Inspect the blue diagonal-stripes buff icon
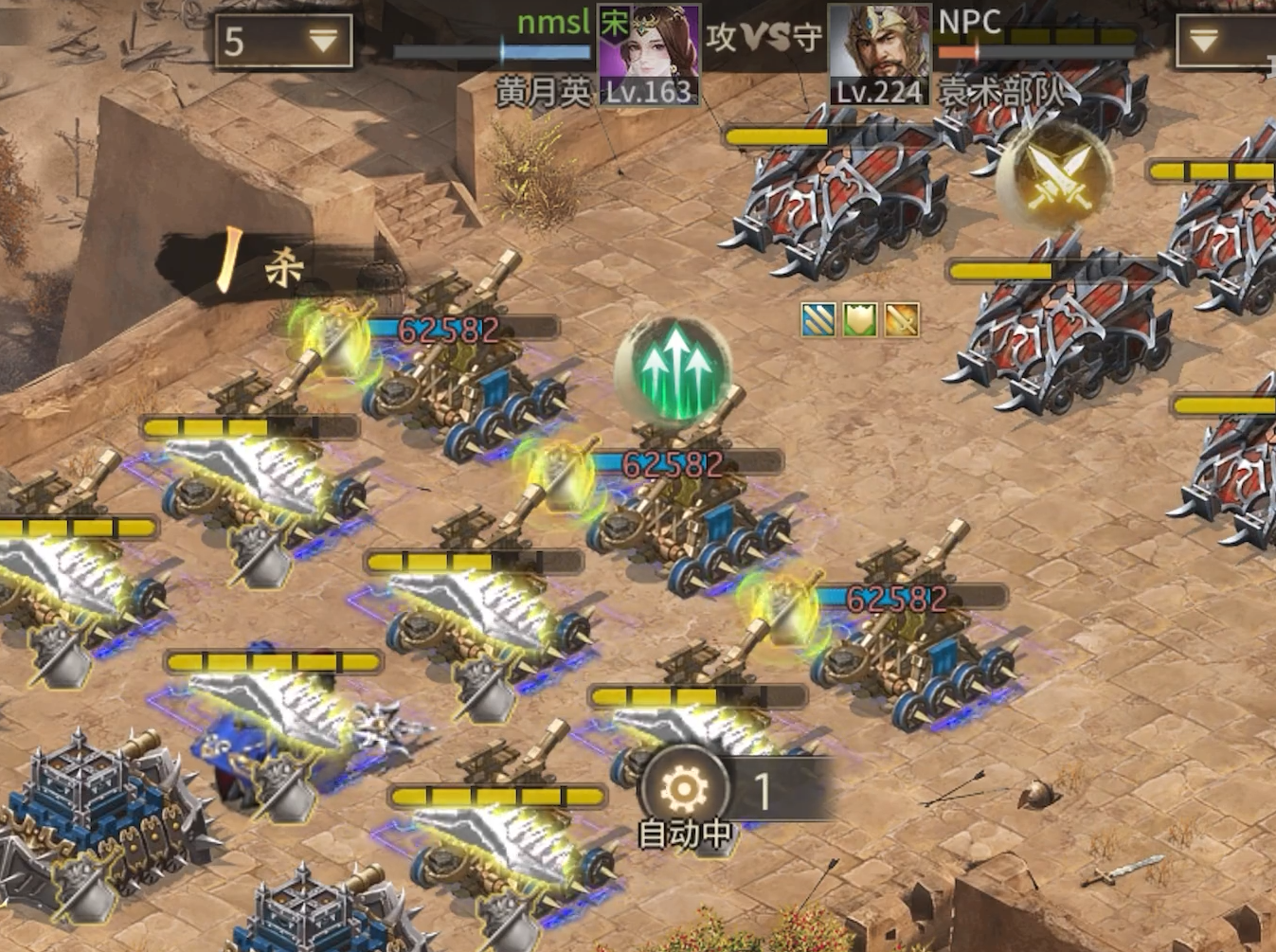The height and width of the screenshot is (952, 1276). pos(818,320)
